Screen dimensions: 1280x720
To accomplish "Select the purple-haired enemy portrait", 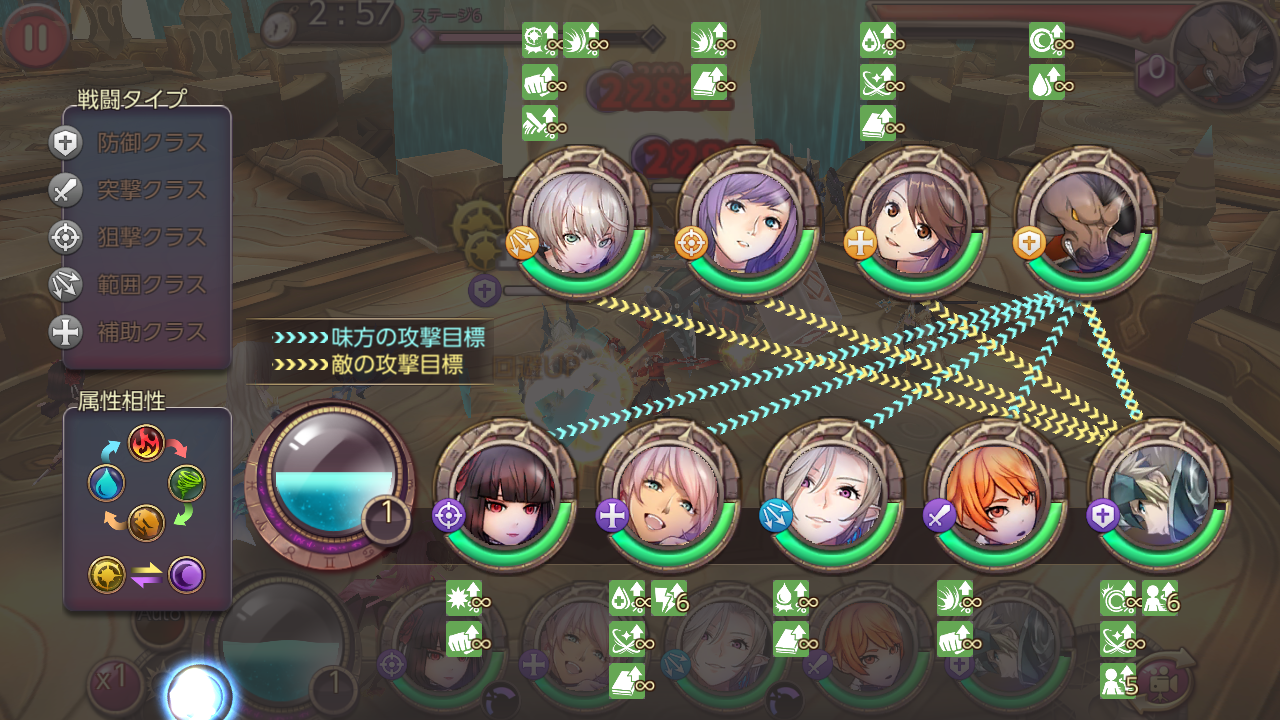I will click(x=747, y=222).
